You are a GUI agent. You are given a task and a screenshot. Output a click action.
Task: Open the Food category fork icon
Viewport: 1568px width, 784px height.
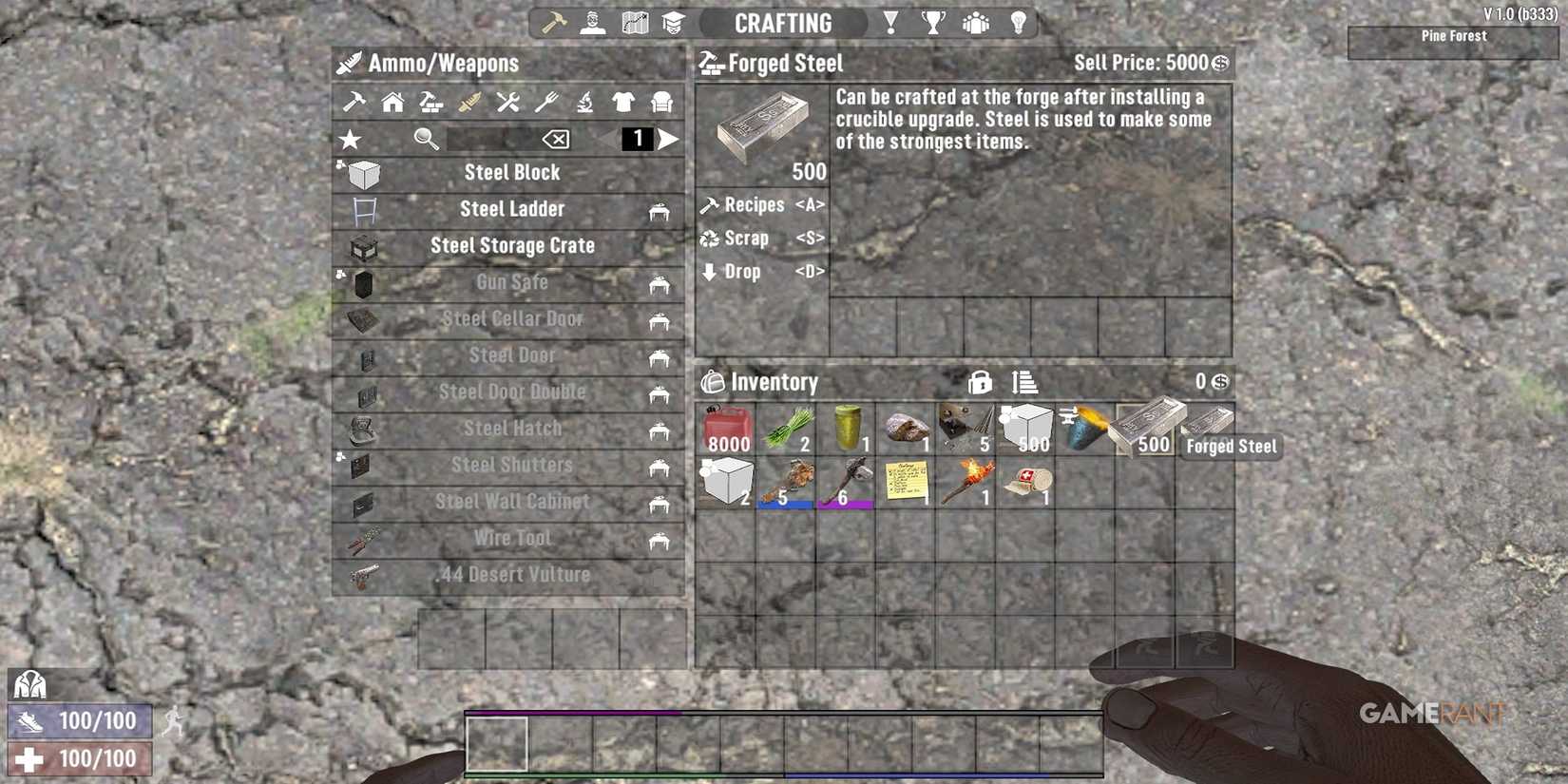point(546,105)
